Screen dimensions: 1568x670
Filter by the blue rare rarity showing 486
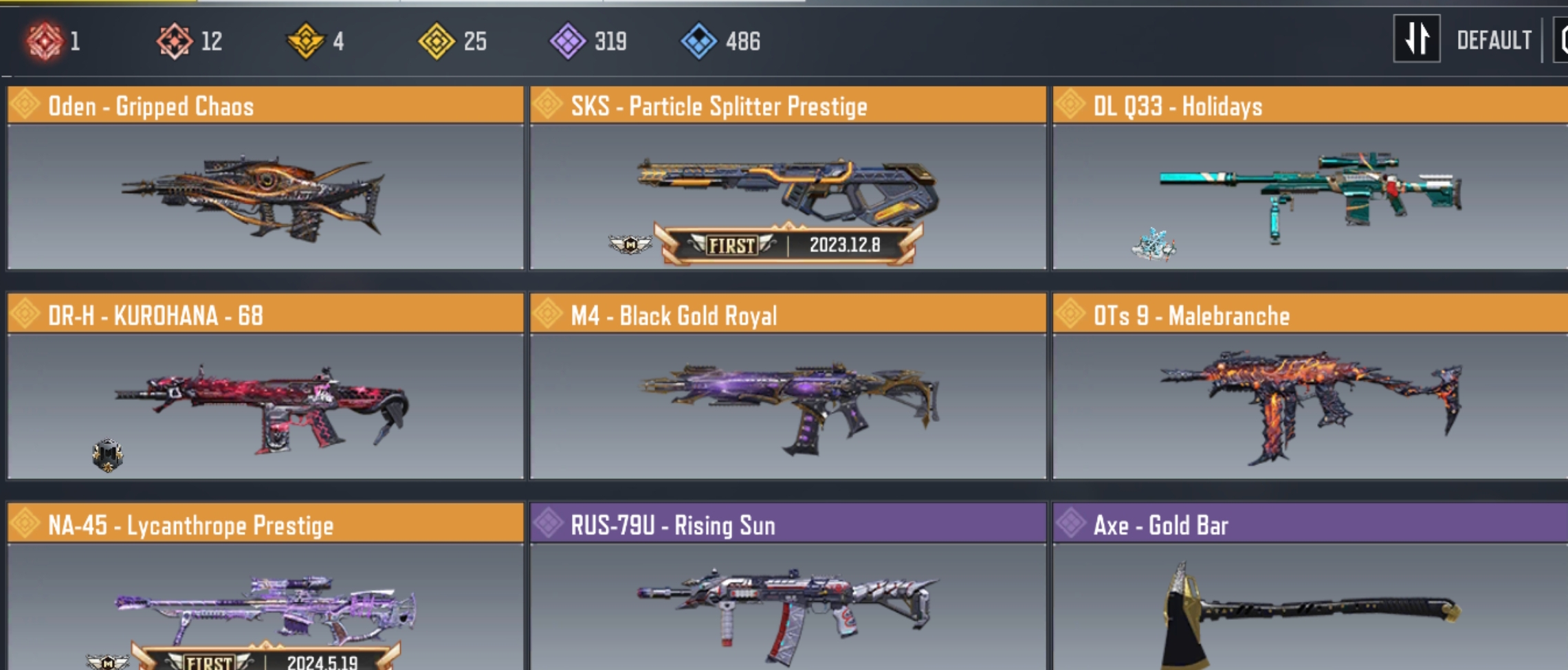(699, 41)
